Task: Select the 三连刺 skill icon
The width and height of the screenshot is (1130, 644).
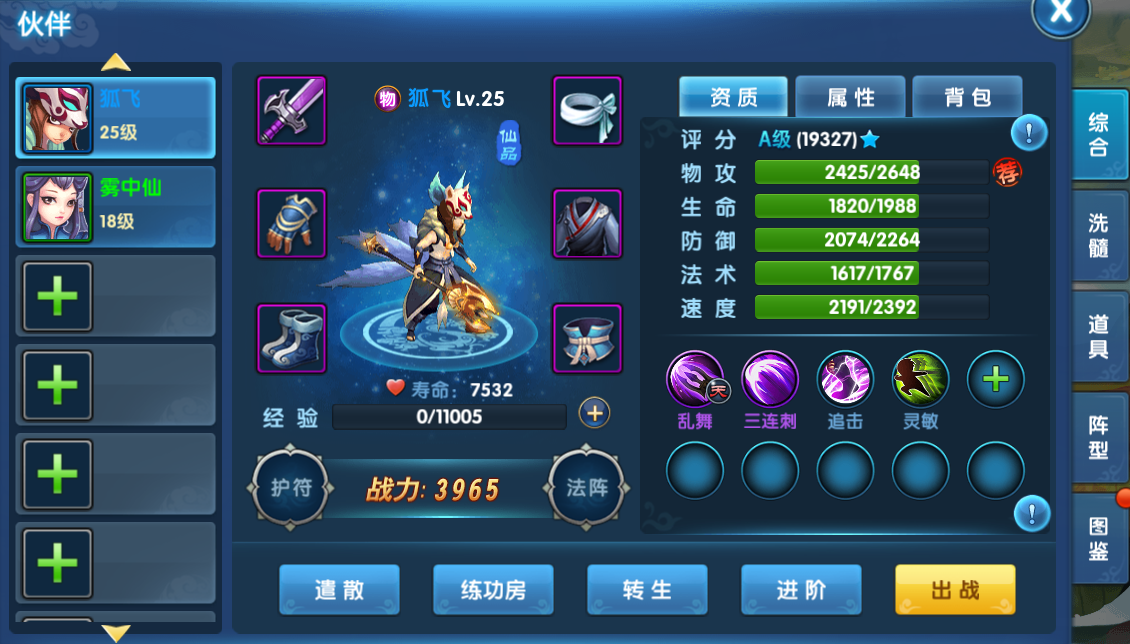Action: click(x=770, y=379)
